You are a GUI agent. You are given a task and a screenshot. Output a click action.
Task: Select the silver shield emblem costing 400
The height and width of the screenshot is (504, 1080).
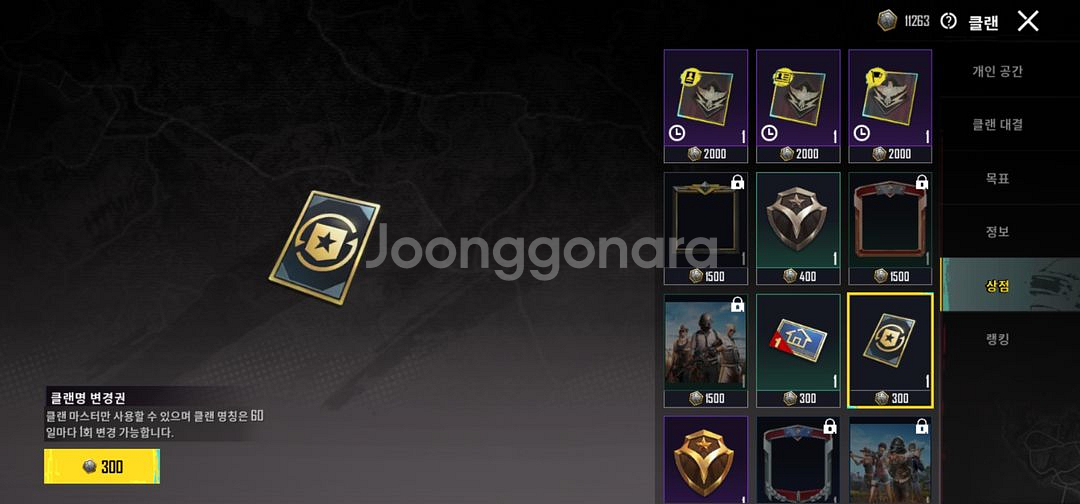coord(798,228)
